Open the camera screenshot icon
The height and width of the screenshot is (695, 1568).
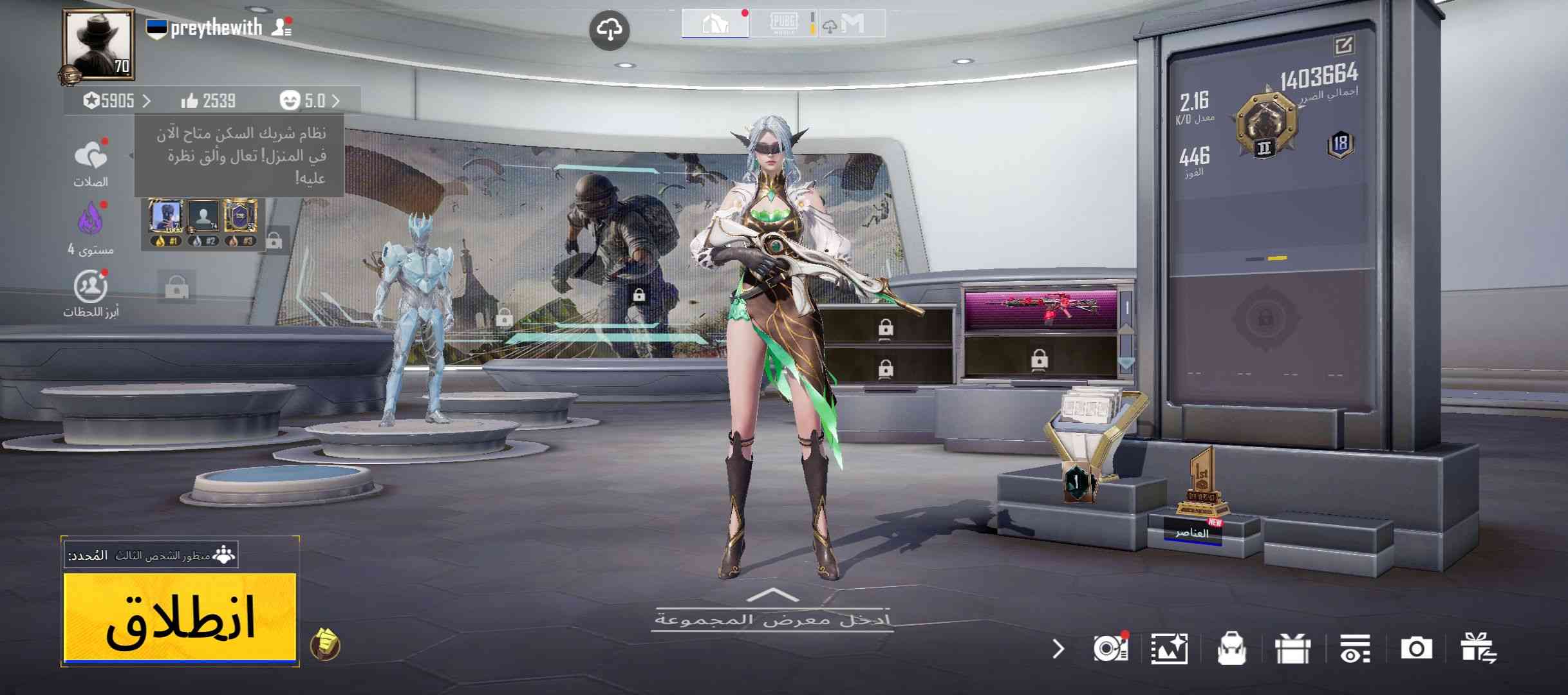pyautogui.click(x=1416, y=649)
